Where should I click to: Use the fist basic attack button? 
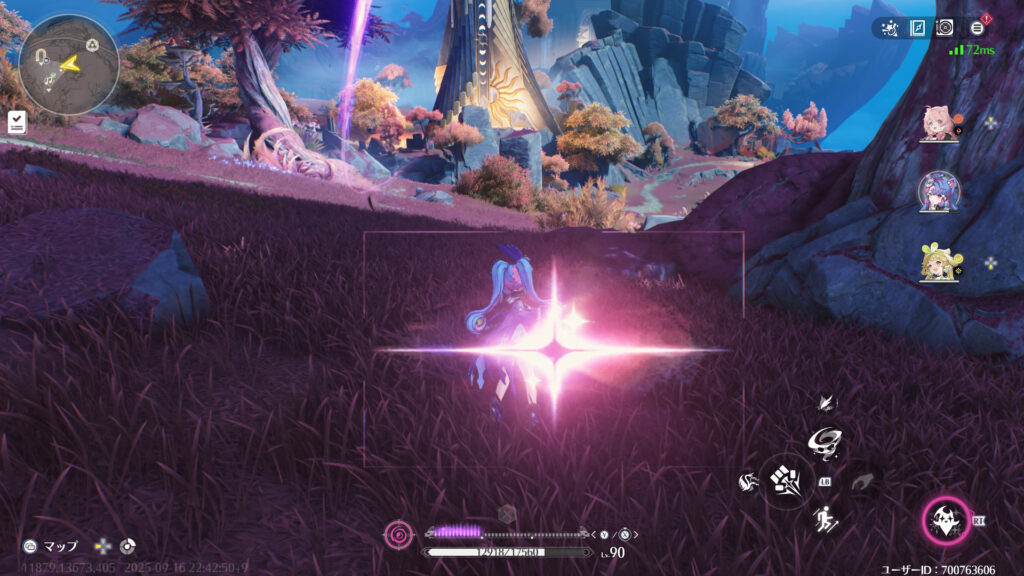pos(784,482)
